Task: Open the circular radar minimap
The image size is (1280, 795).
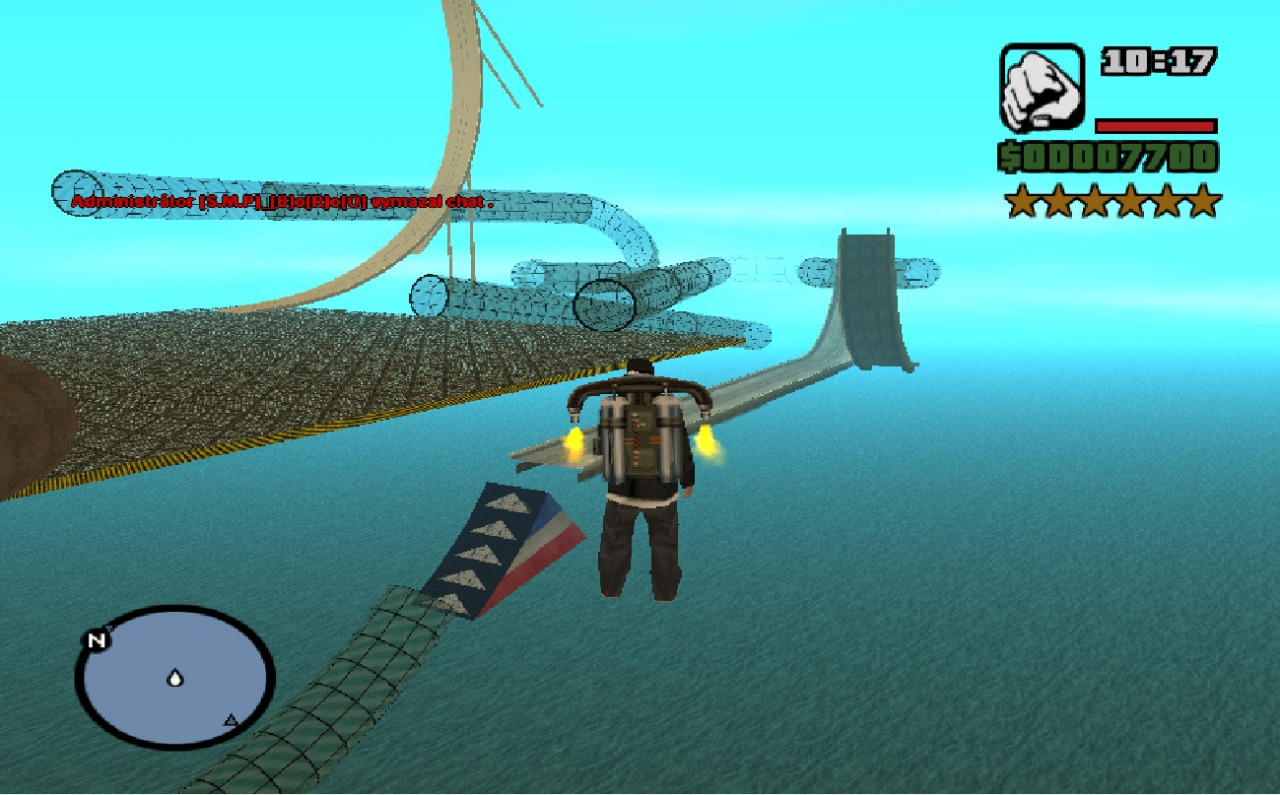Action: point(175,676)
